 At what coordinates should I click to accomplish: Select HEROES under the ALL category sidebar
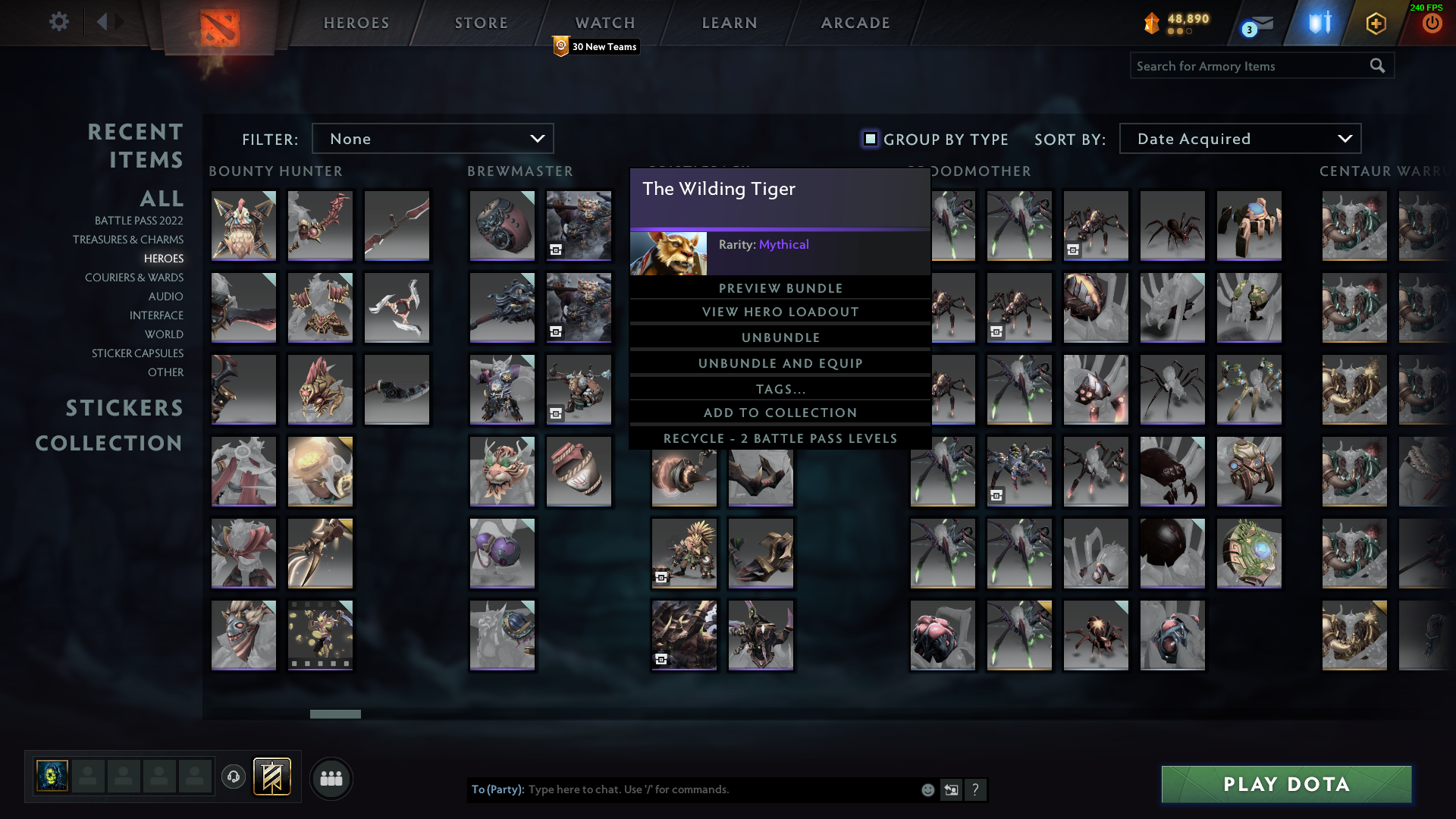pyautogui.click(x=163, y=259)
